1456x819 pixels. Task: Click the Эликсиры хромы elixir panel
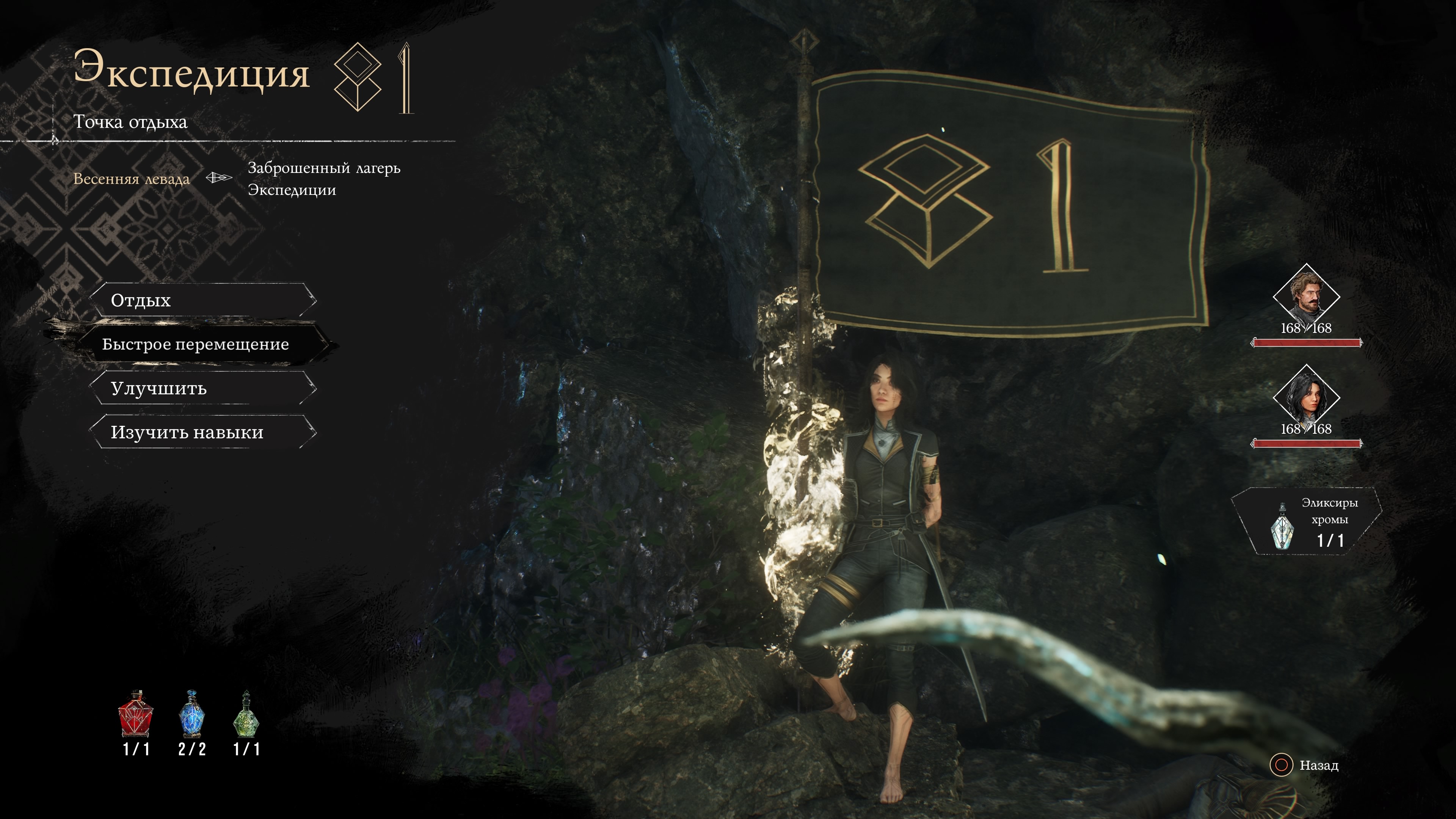point(1307,522)
